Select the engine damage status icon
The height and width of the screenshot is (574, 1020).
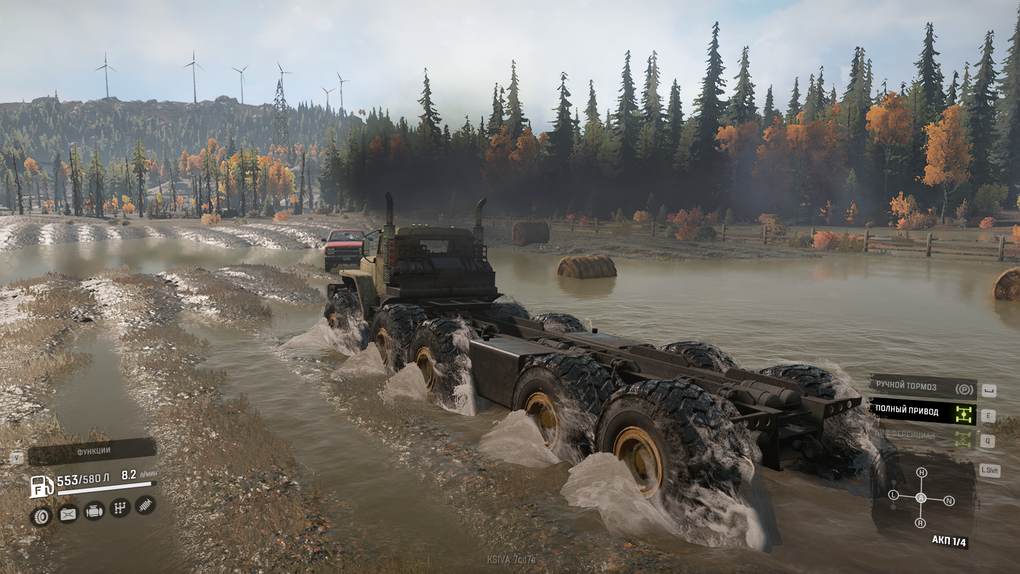pyautogui.click(x=93, y=511)
